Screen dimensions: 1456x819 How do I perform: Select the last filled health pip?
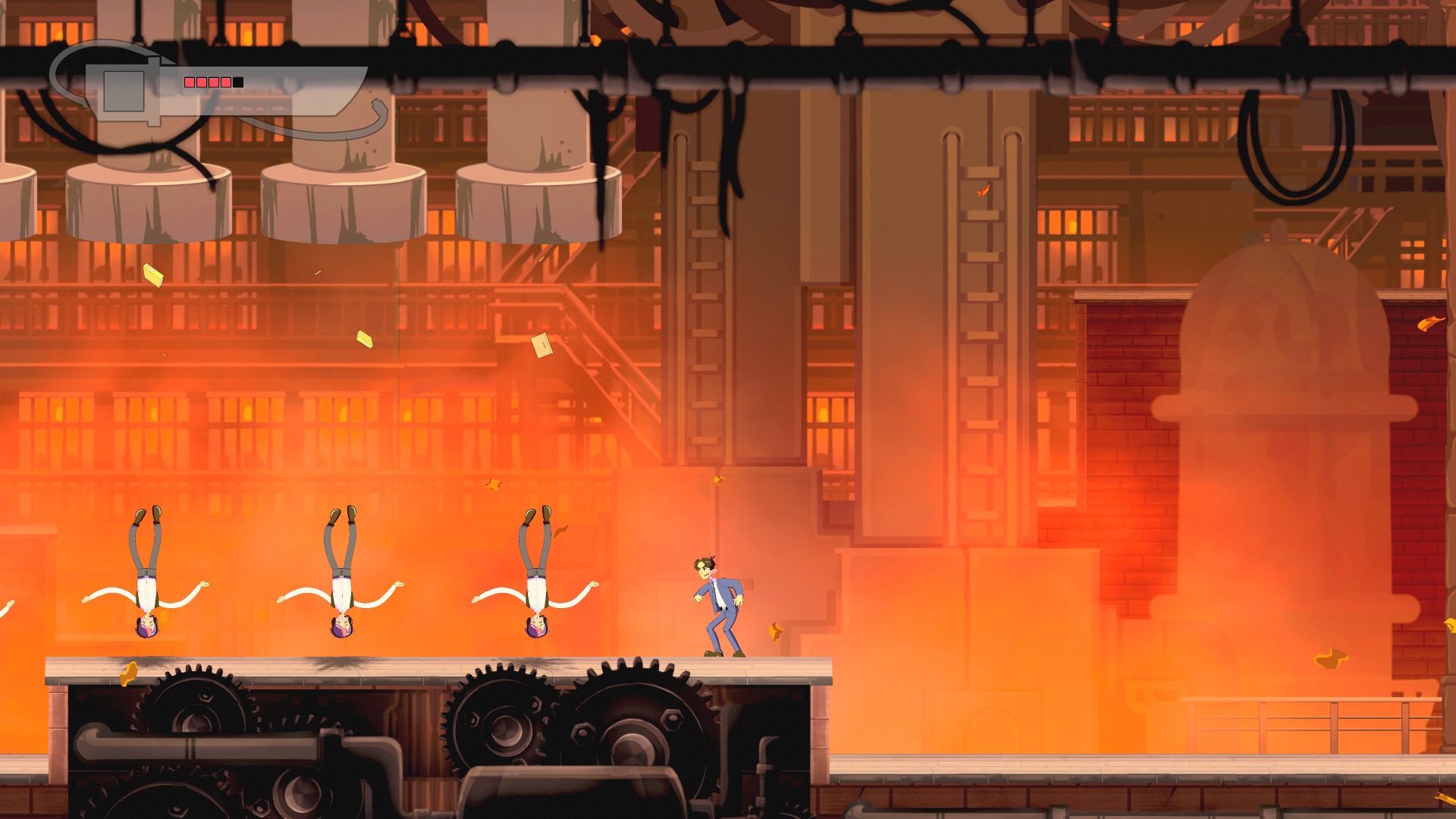pos(225,82)
